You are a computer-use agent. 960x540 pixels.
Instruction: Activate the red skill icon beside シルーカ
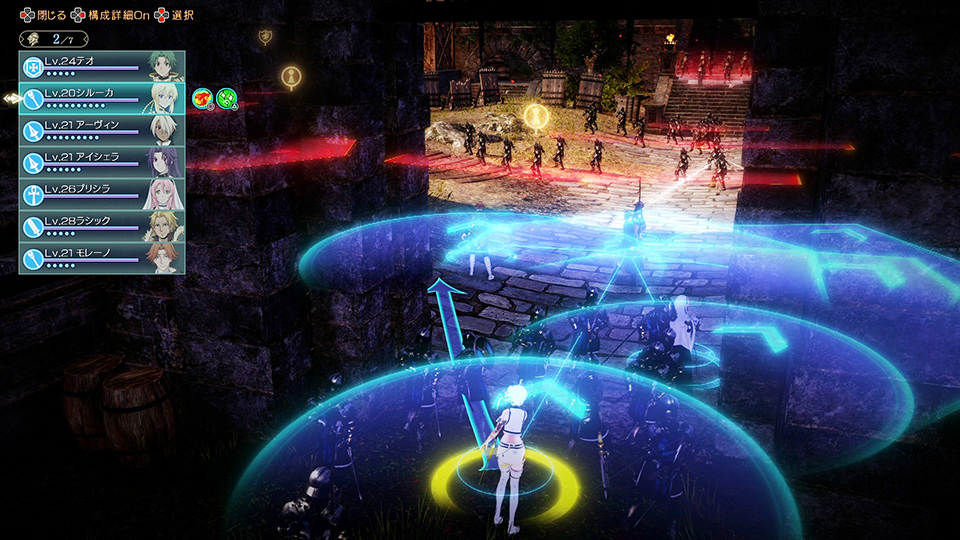point(202,98)
